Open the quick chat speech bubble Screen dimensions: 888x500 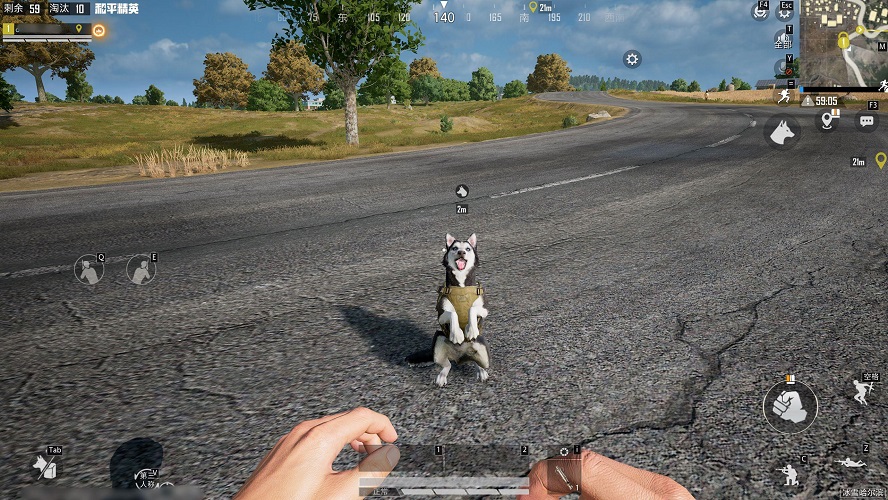tap(865, 119)
